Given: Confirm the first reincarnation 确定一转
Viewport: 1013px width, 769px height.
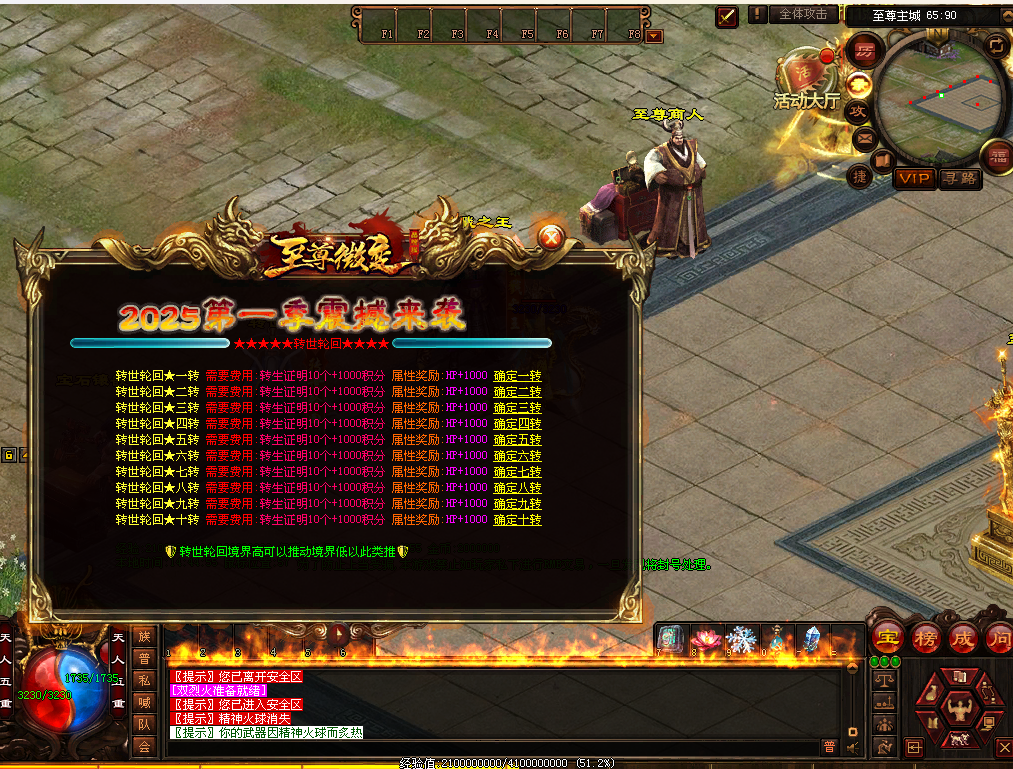Looking at the screenshot, I should [517, 376].
